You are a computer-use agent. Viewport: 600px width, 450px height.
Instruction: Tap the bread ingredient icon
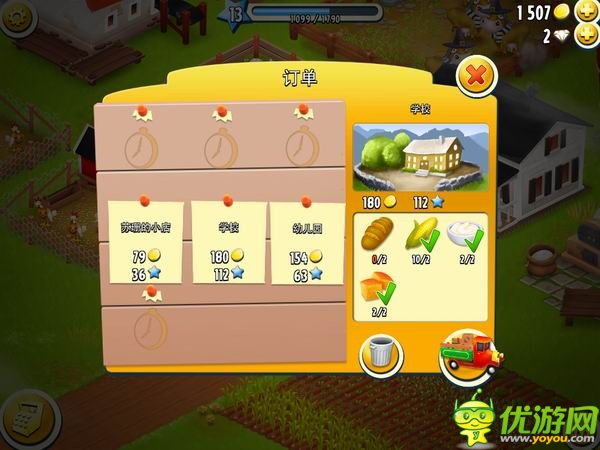377,238
